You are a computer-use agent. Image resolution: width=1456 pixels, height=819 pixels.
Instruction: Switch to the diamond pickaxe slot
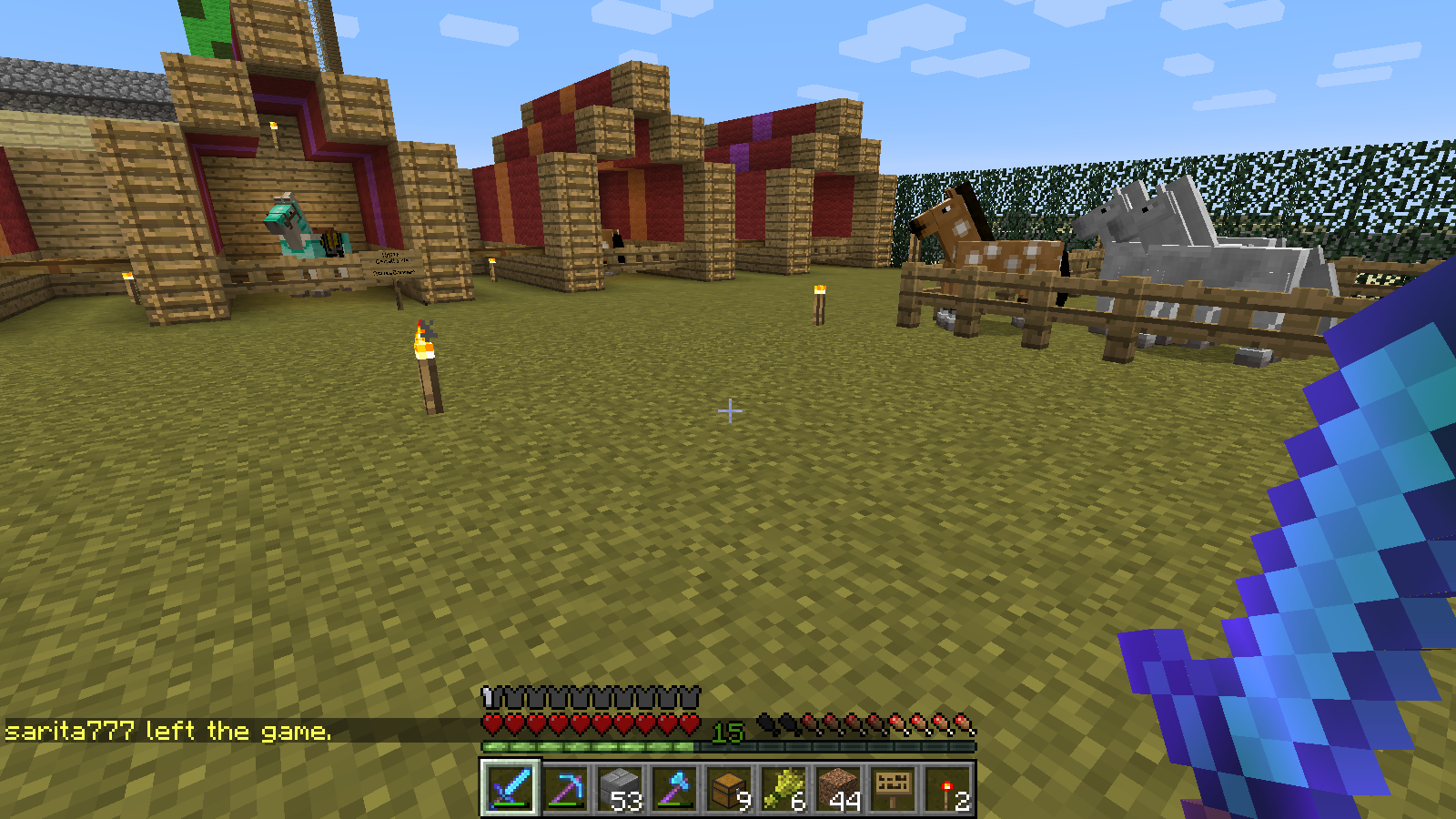pos(565,788)
